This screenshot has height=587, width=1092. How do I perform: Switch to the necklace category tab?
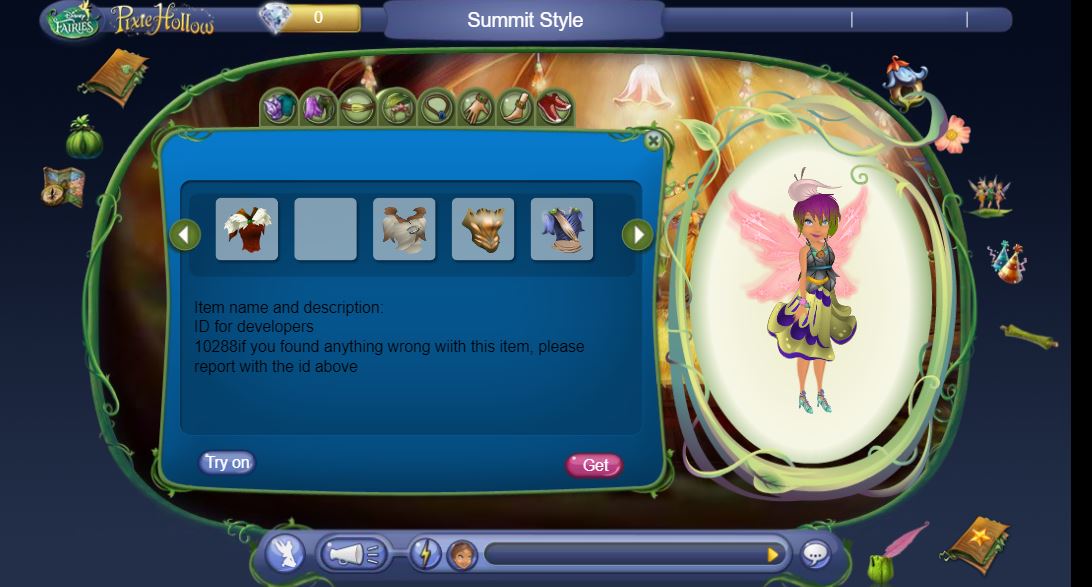[x=436, y=107]
